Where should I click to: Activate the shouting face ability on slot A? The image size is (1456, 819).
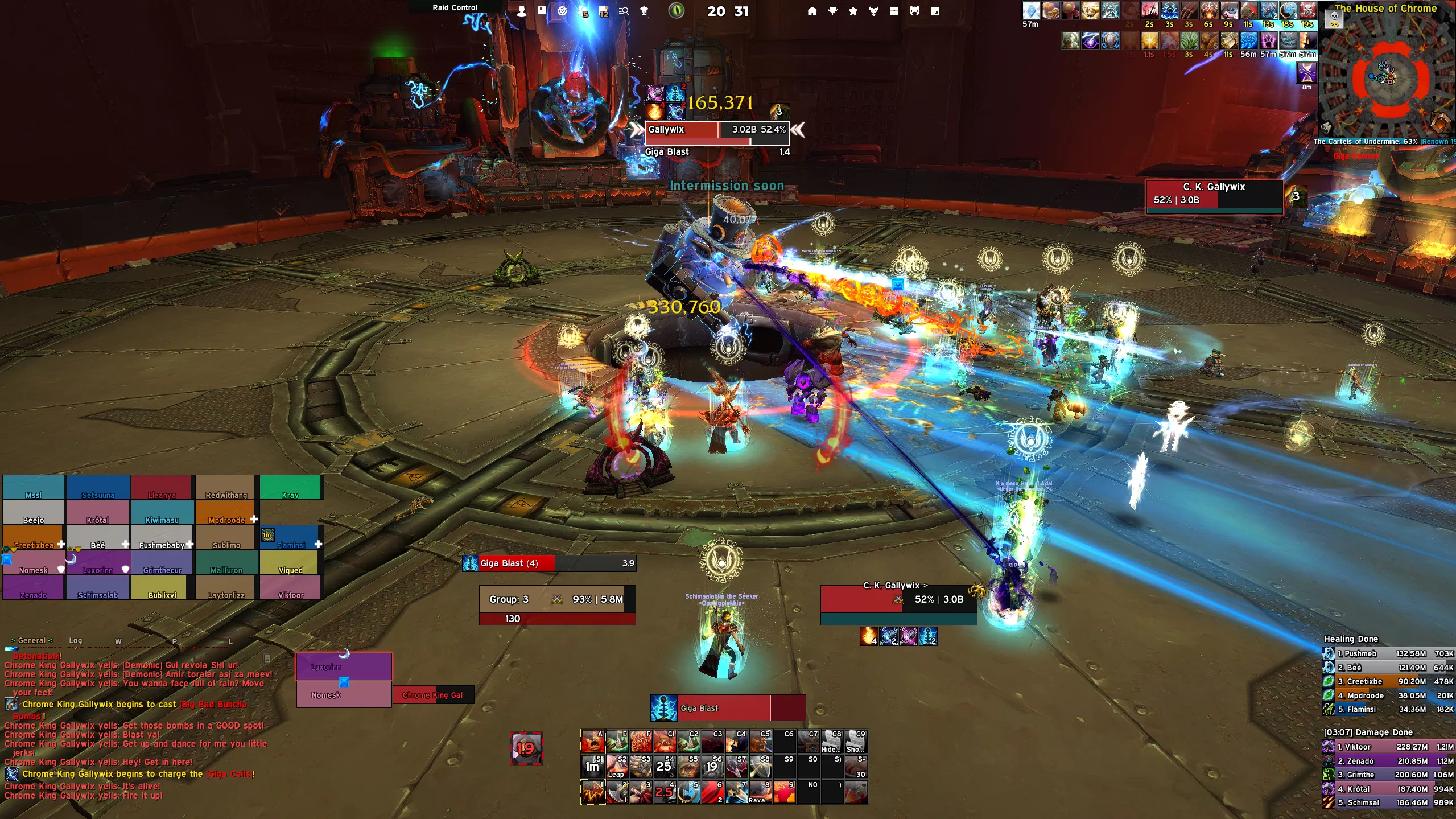pos(592,742)
